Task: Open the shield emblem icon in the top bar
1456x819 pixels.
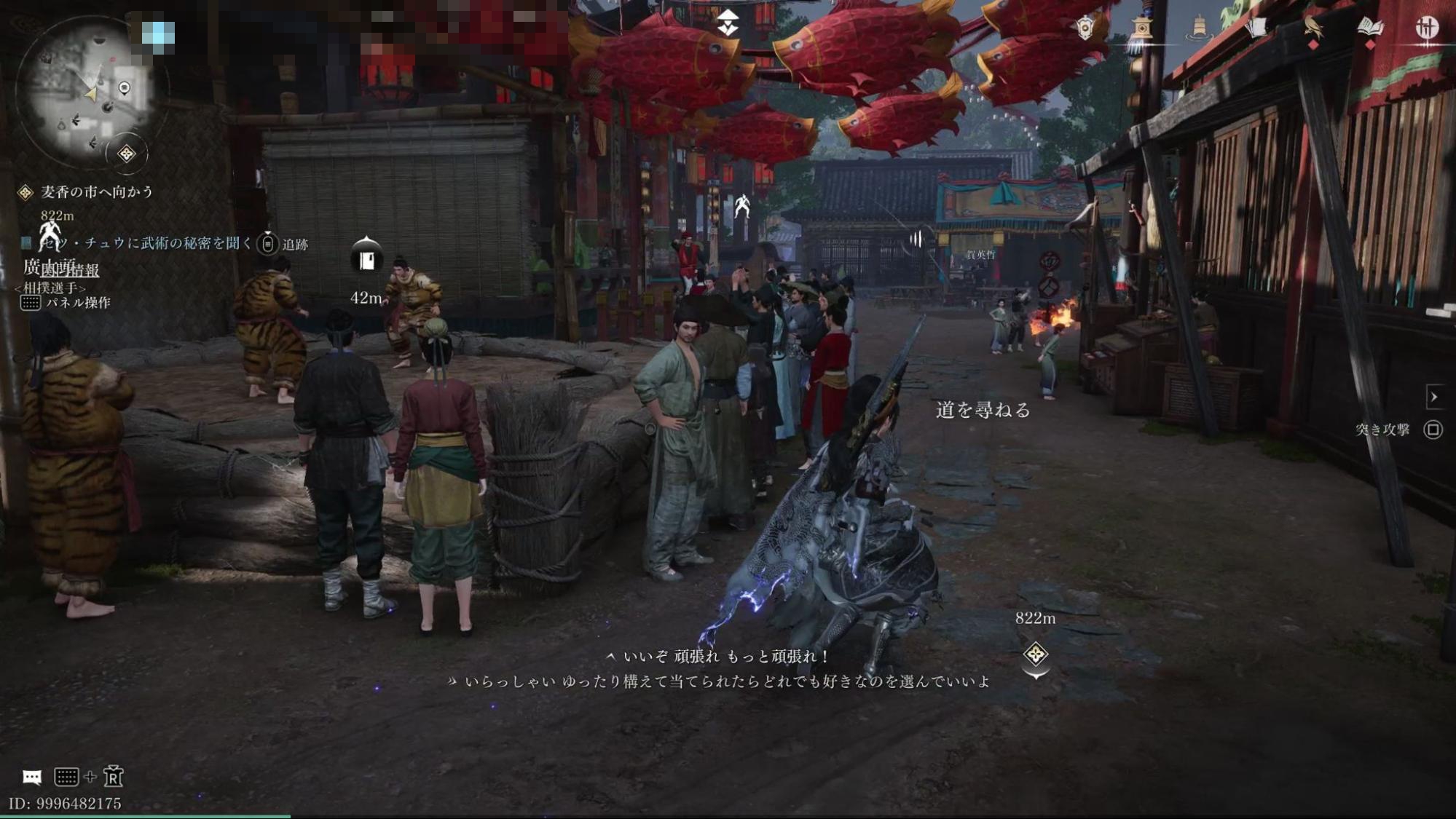Action: [x=1085, y=28]
